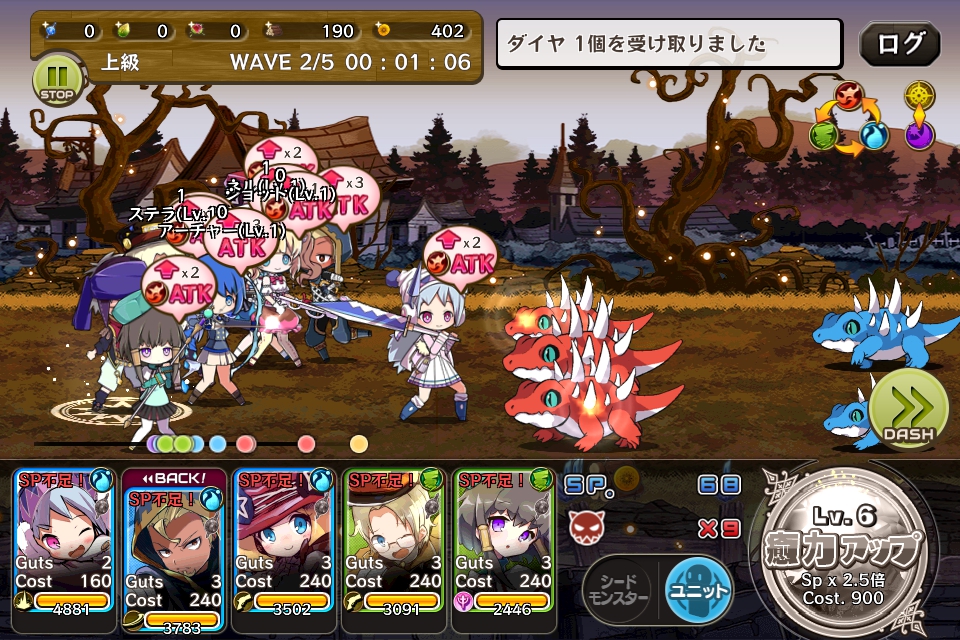Open the battle log (ログ)
The width and height of the screenshot is (960, 640).
tap(899, 43)
